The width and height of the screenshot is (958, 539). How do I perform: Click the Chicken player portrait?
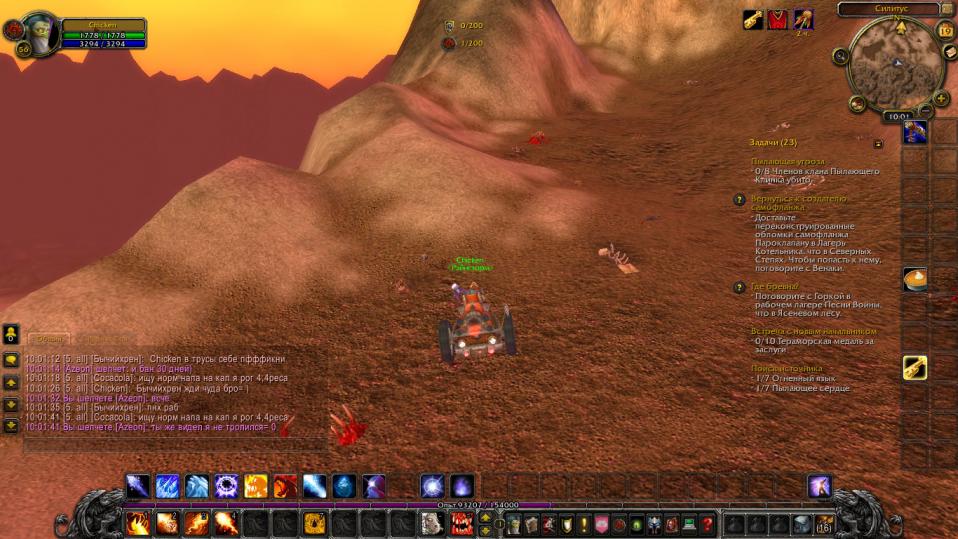pos(40,33)
